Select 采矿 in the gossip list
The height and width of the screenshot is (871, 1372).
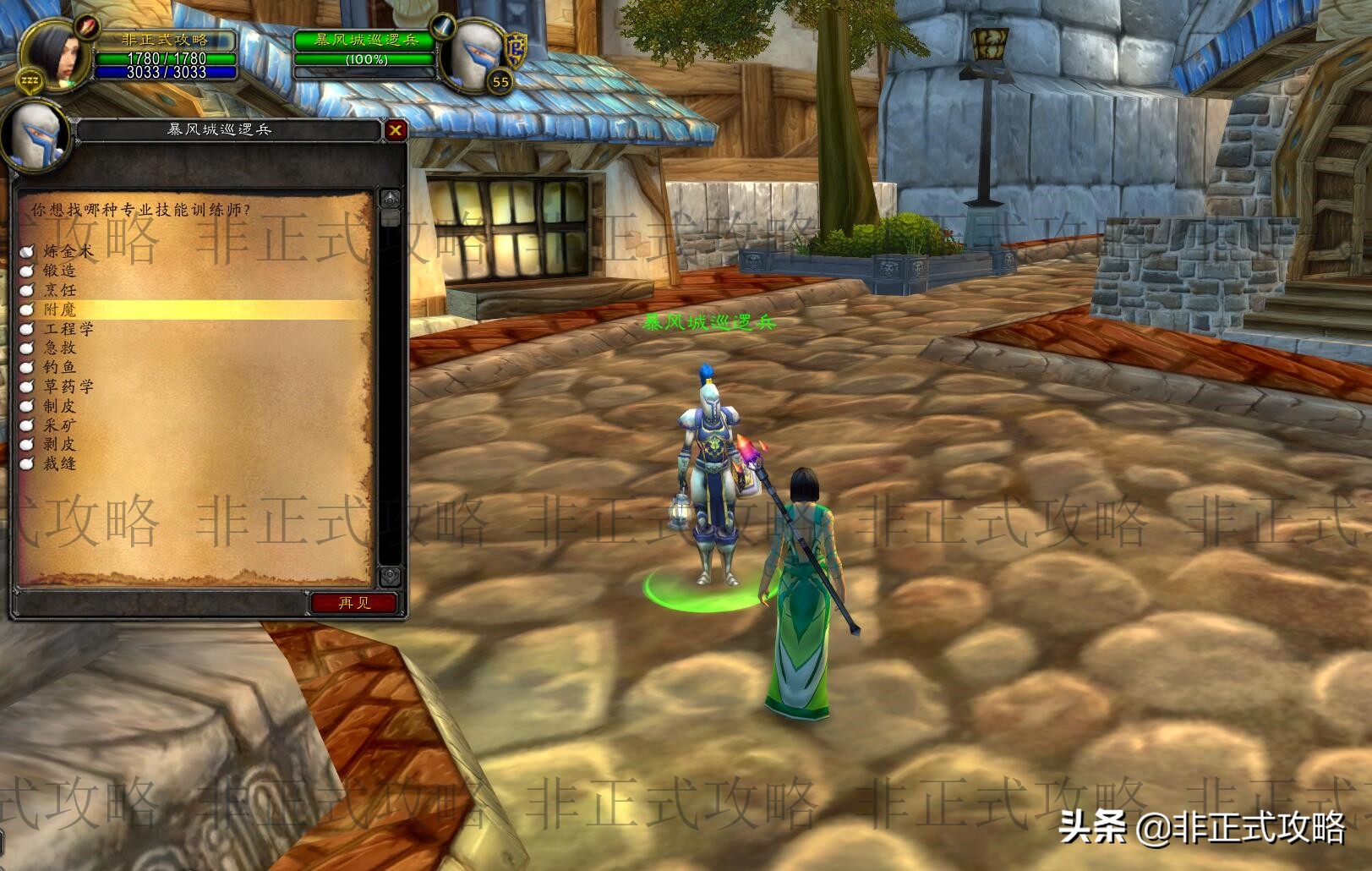[x=59, y=425]
